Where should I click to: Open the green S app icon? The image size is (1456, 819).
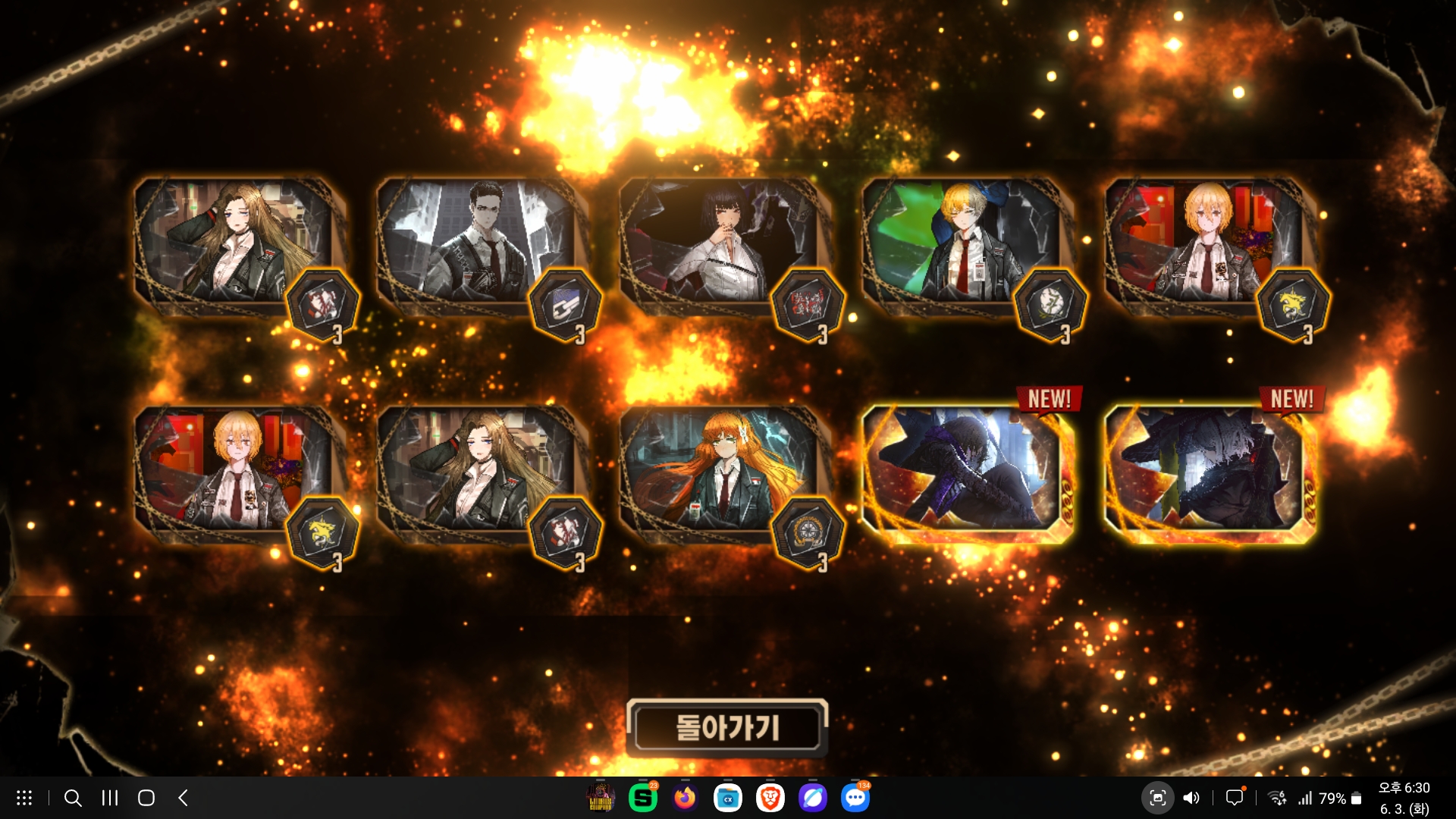click(x=642, y=798)
